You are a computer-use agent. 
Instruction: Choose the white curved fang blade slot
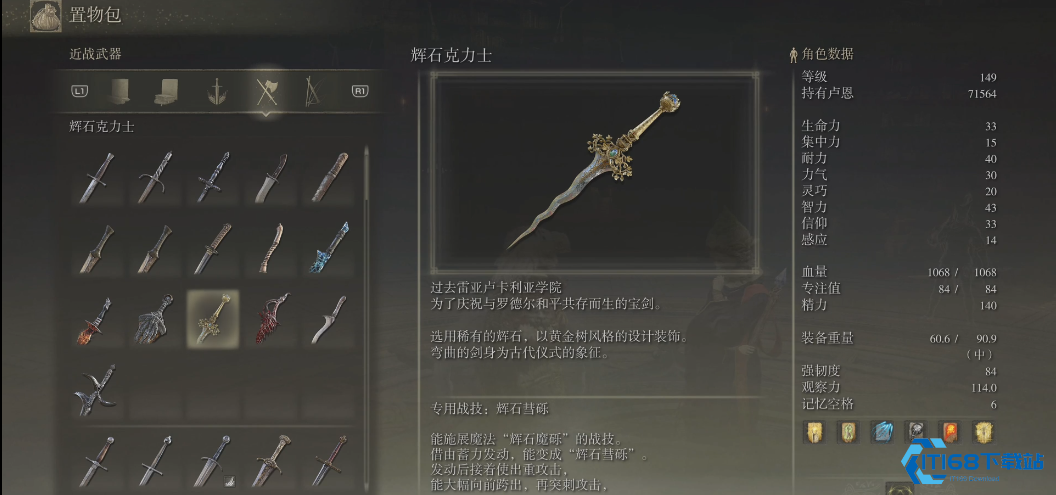328,318
